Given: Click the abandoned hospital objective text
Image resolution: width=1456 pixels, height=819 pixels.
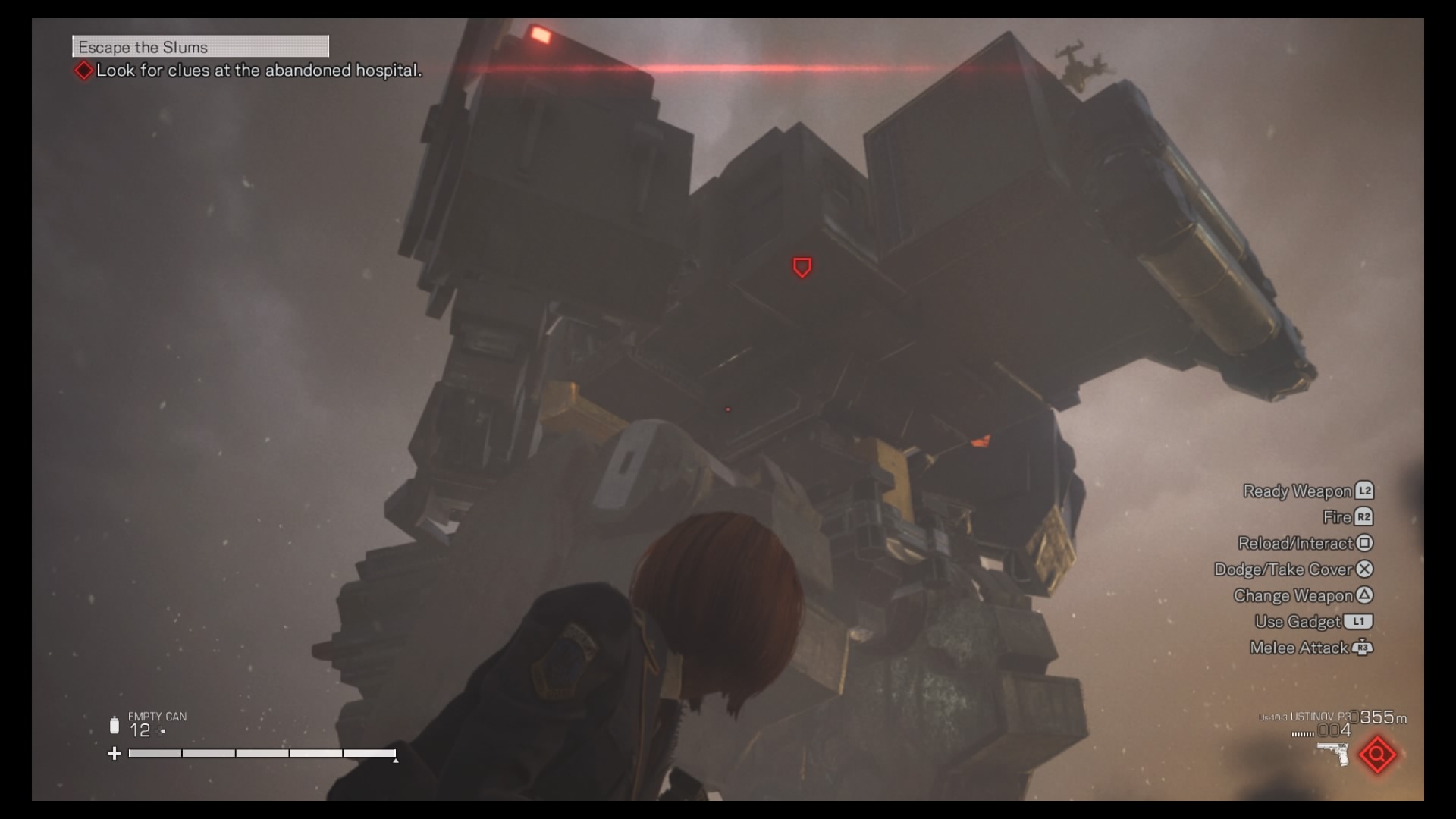Looking at the screenshot, I should (x=258, y=71).
